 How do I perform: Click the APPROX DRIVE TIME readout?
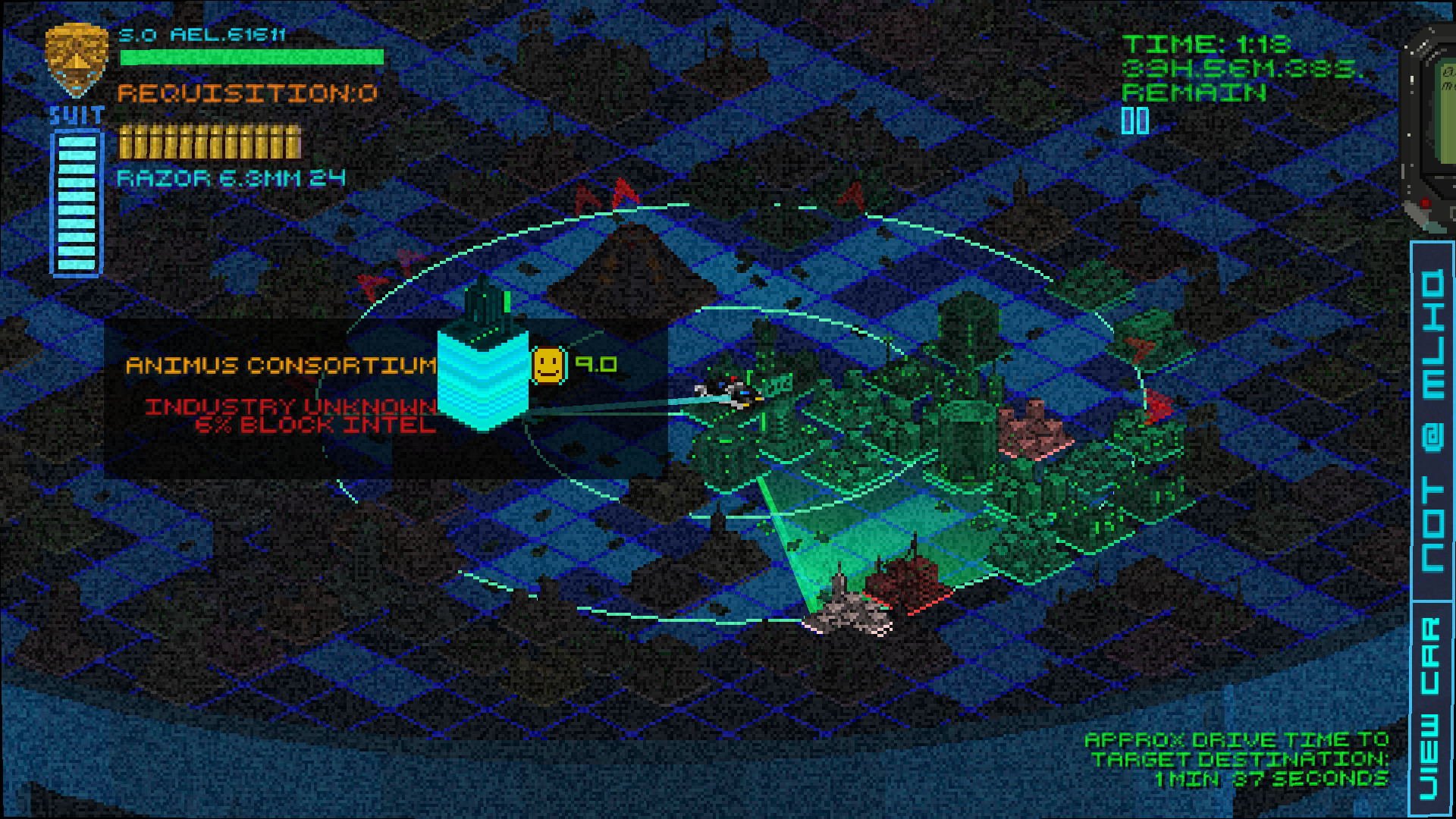point(1236,758)
